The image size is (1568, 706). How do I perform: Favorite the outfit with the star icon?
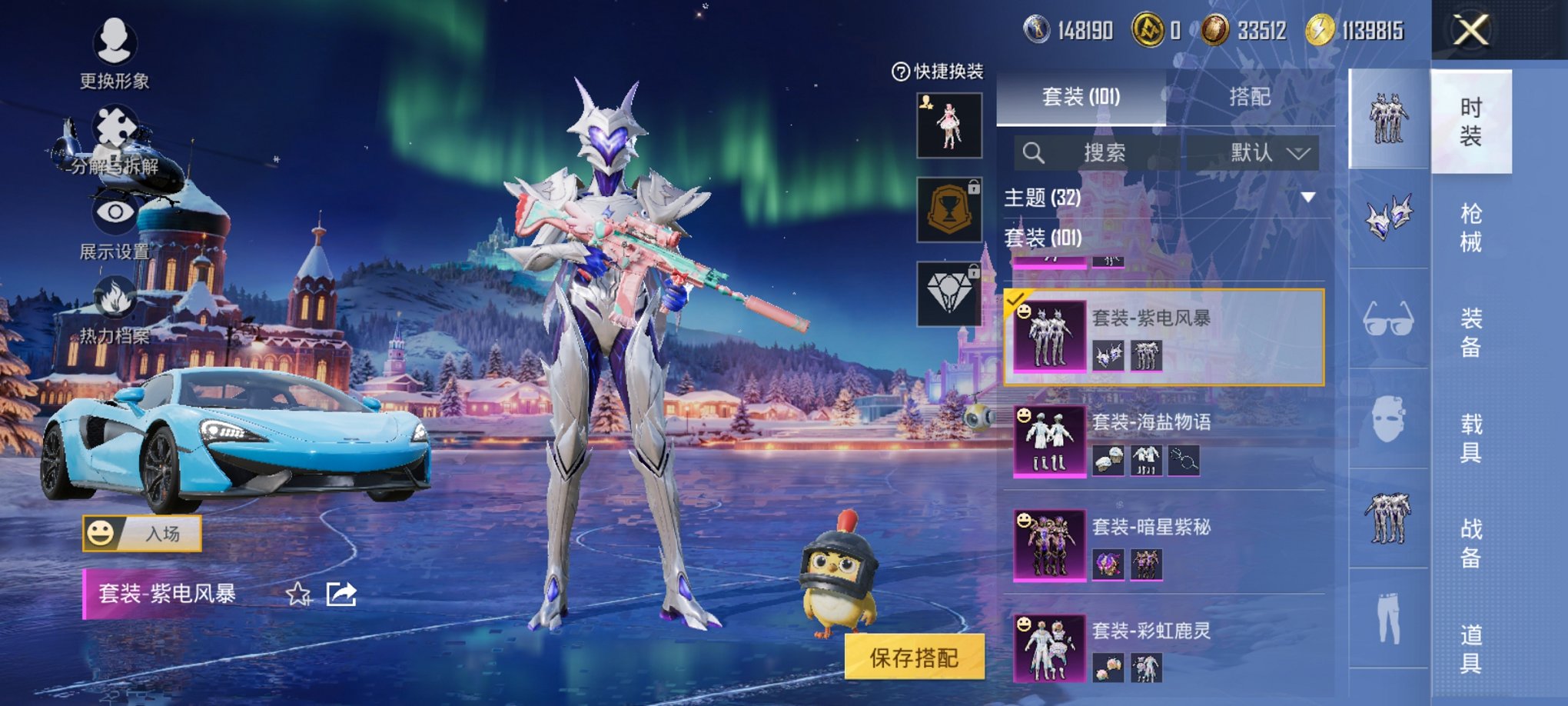(298, 594)
